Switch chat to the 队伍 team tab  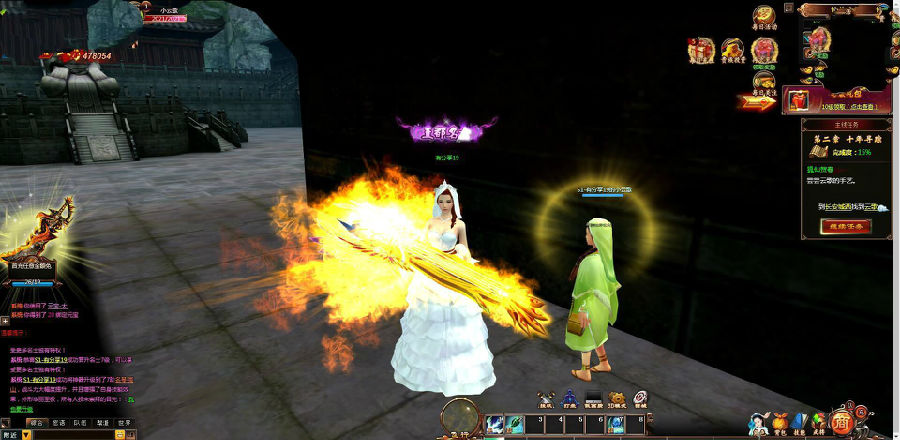(x=80, y=424)
